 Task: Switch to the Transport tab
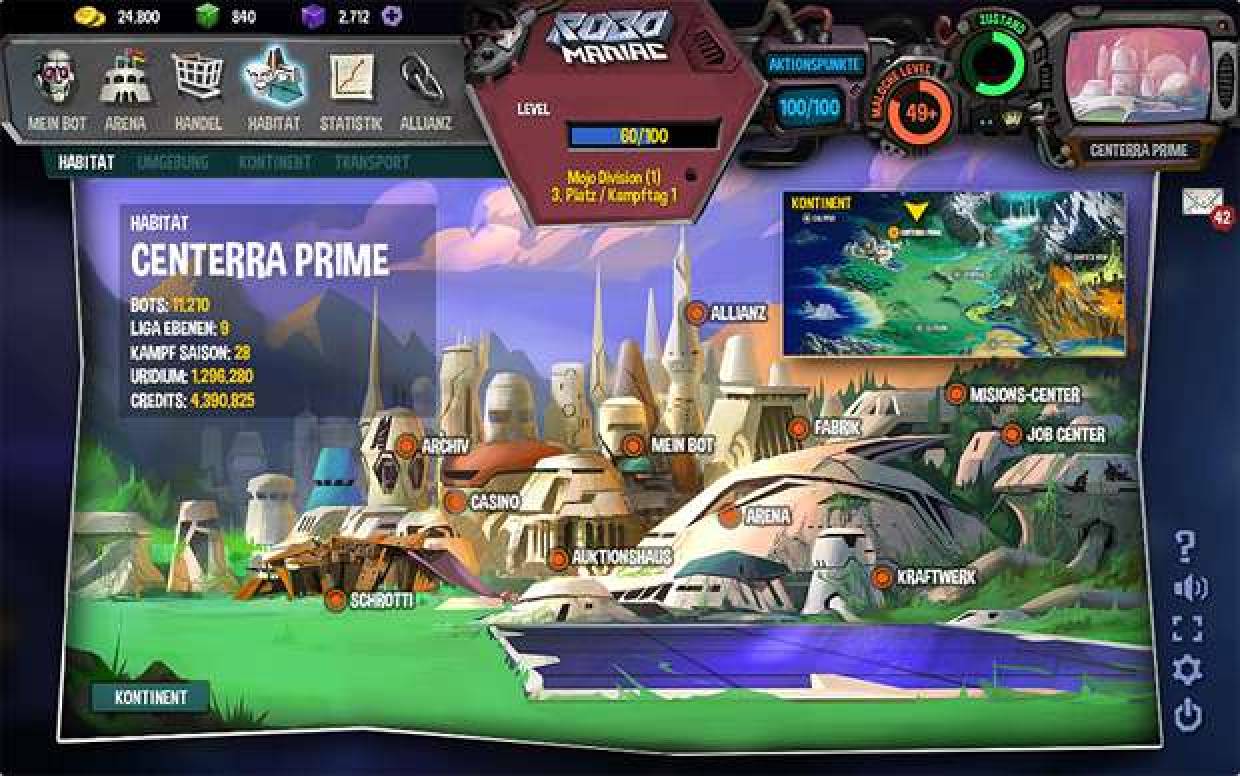click(372, 162)
